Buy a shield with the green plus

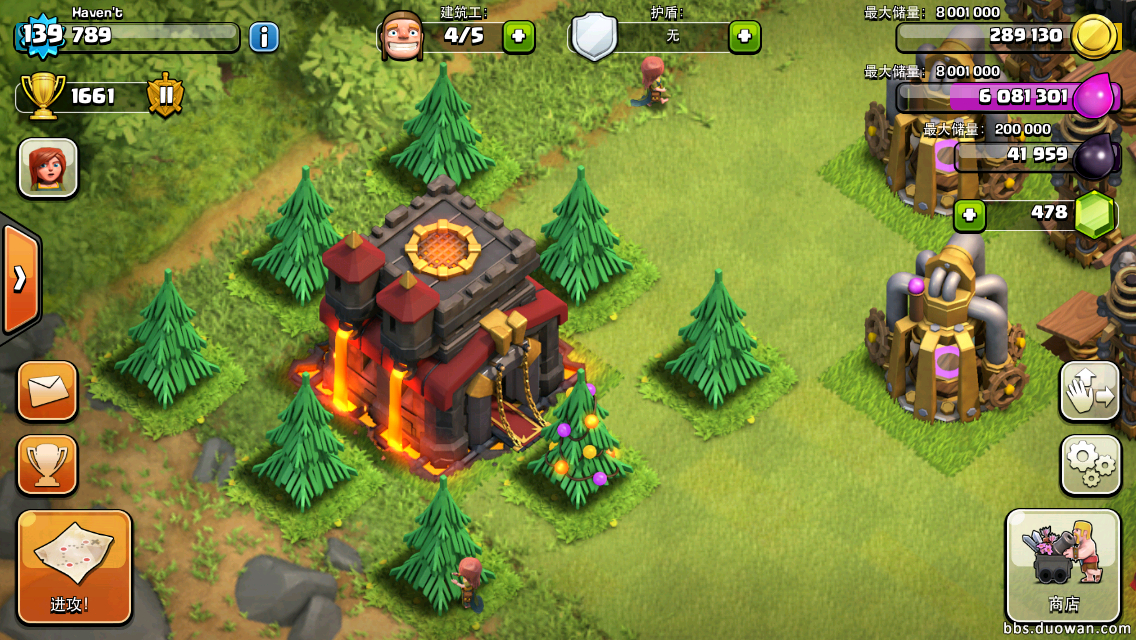click(x=744, y=37)
